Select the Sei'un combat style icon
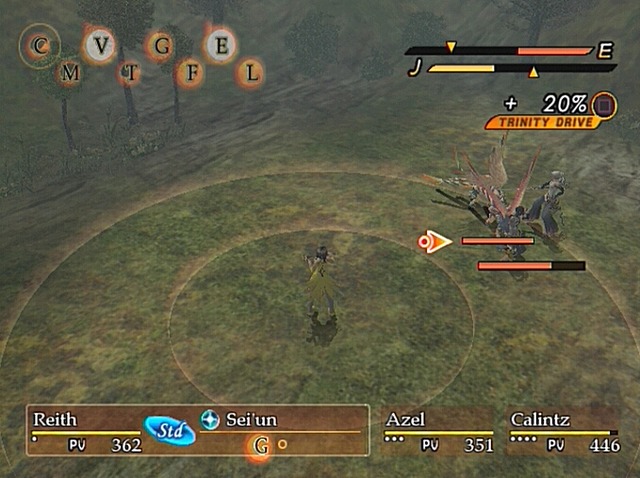The height and width of the screenshot is (478, 640). coord(210,420)
